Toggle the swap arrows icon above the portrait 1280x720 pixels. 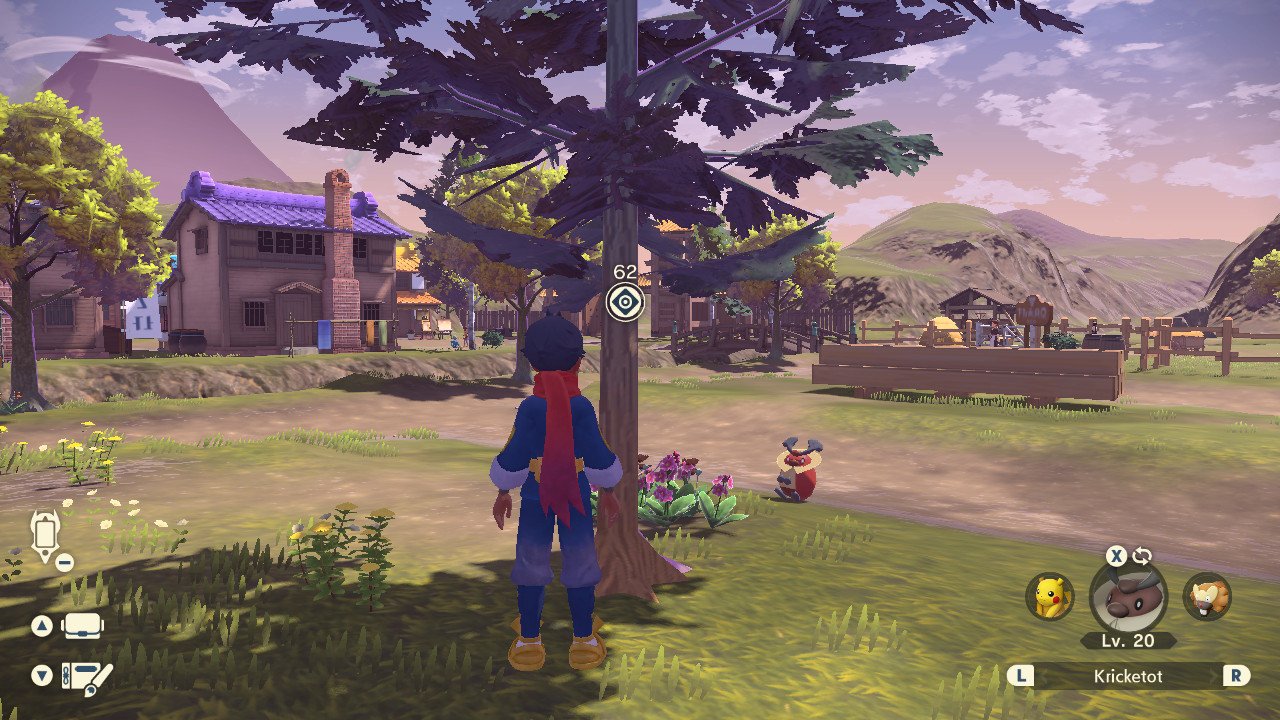tap(1142, 557)
